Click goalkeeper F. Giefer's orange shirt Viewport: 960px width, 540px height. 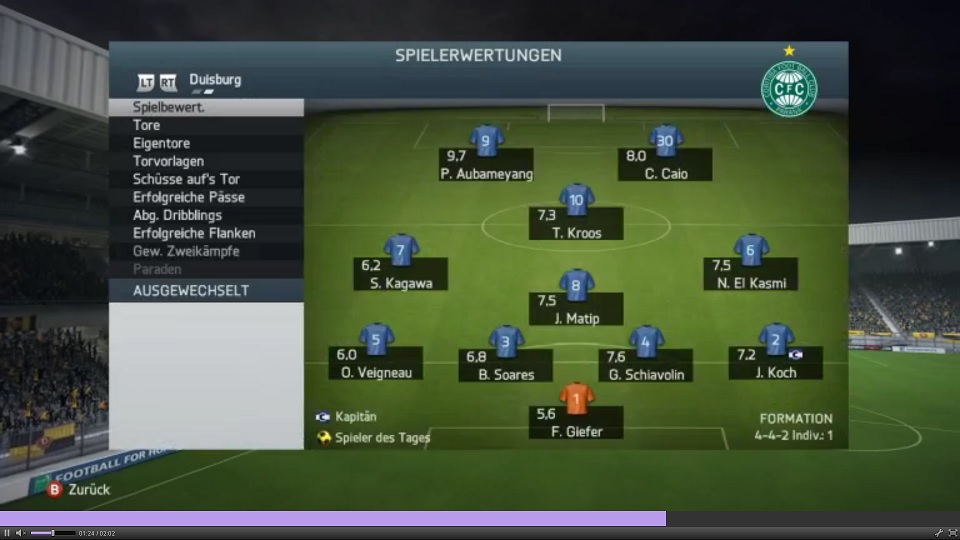(x=576, y=398)
